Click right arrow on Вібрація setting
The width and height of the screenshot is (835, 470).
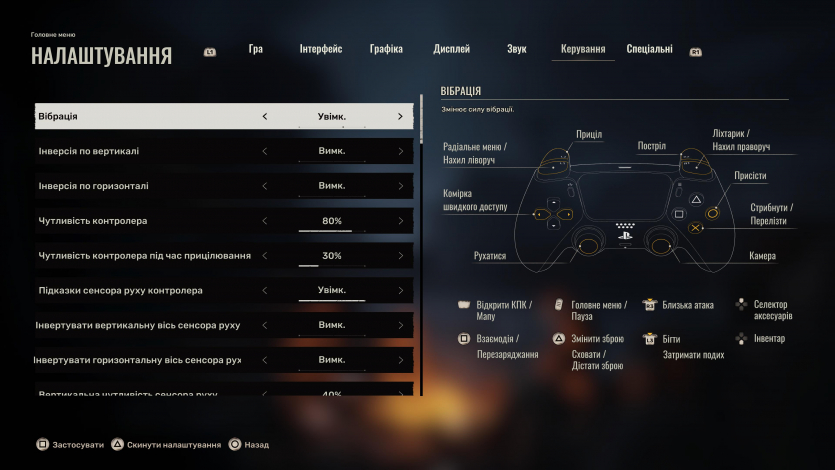(x=400, y=117)
